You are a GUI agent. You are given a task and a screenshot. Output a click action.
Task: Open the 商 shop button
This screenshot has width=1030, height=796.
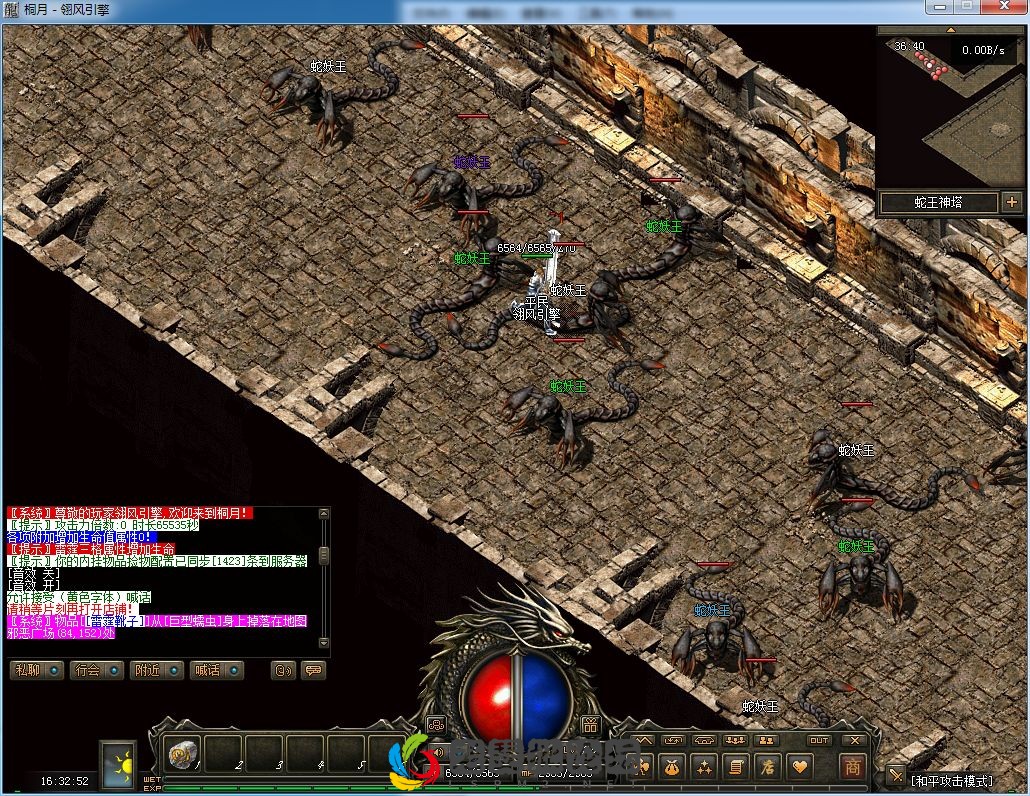(852, 766)
